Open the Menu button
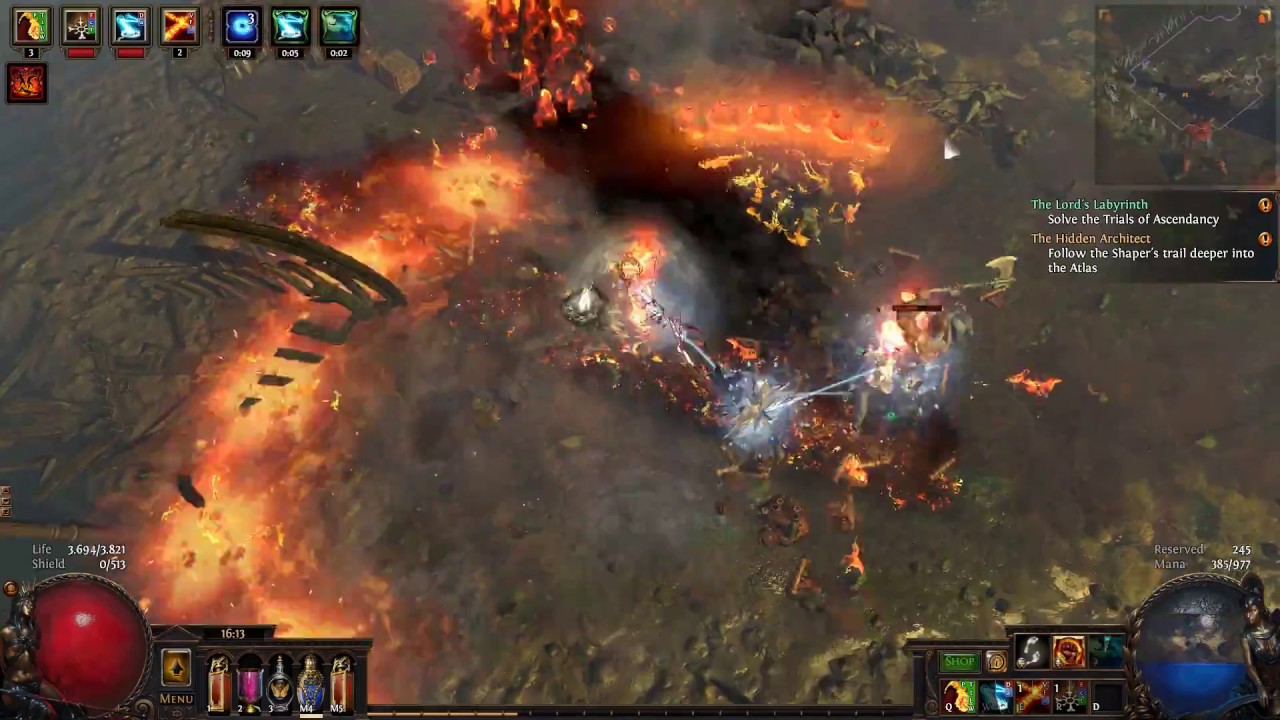This screenshot has width=1280, height=720. click(x=176, y=699)
